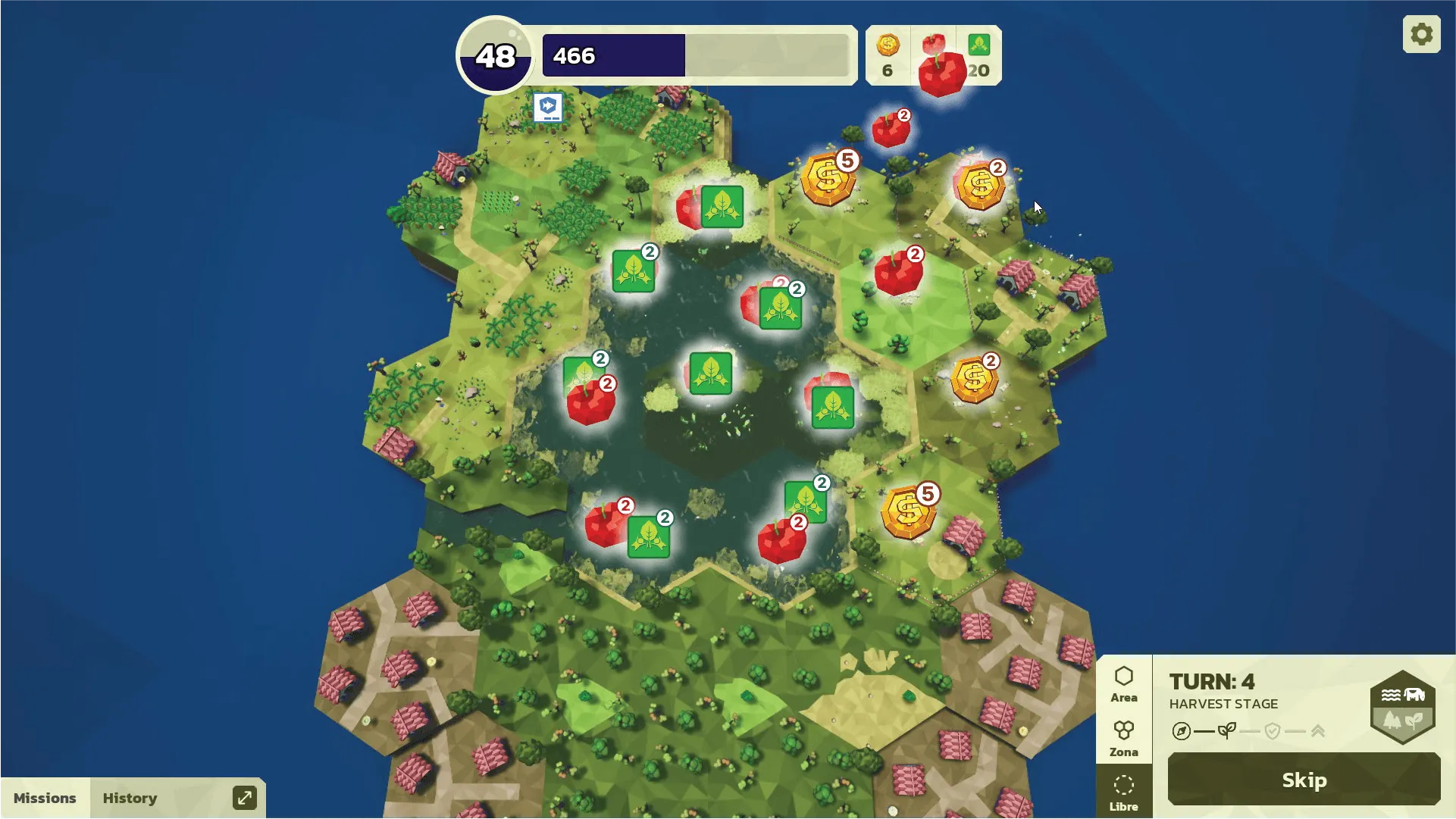Open the settings gear menu
The width and height of the screenshot is (1456, 819).
pos(1421,34)
